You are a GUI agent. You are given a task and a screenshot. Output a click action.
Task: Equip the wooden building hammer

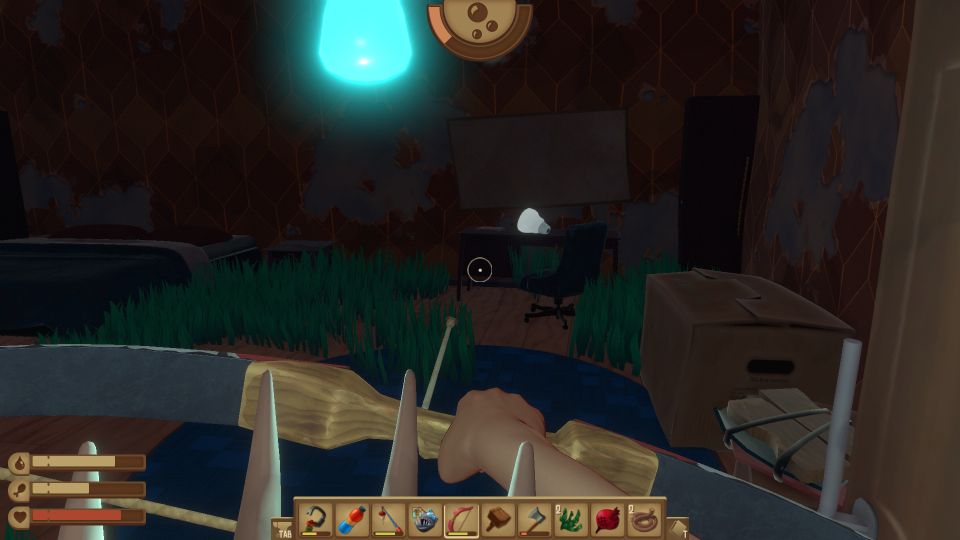(x=498, y=519)
